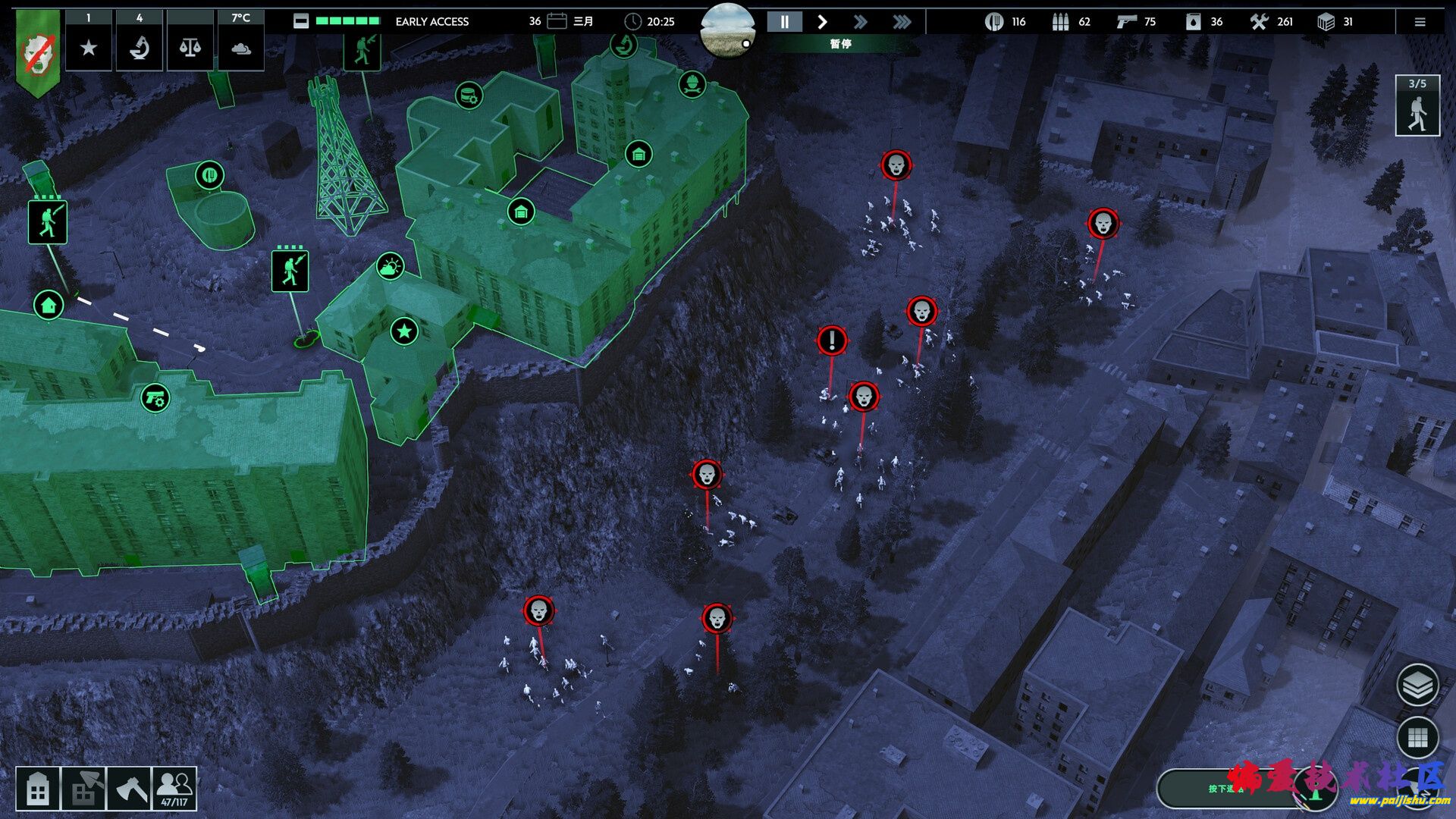The image size is (1456, 819).
Task: Select the red exclamation alert marker
Action: click(x=832, y=340)
